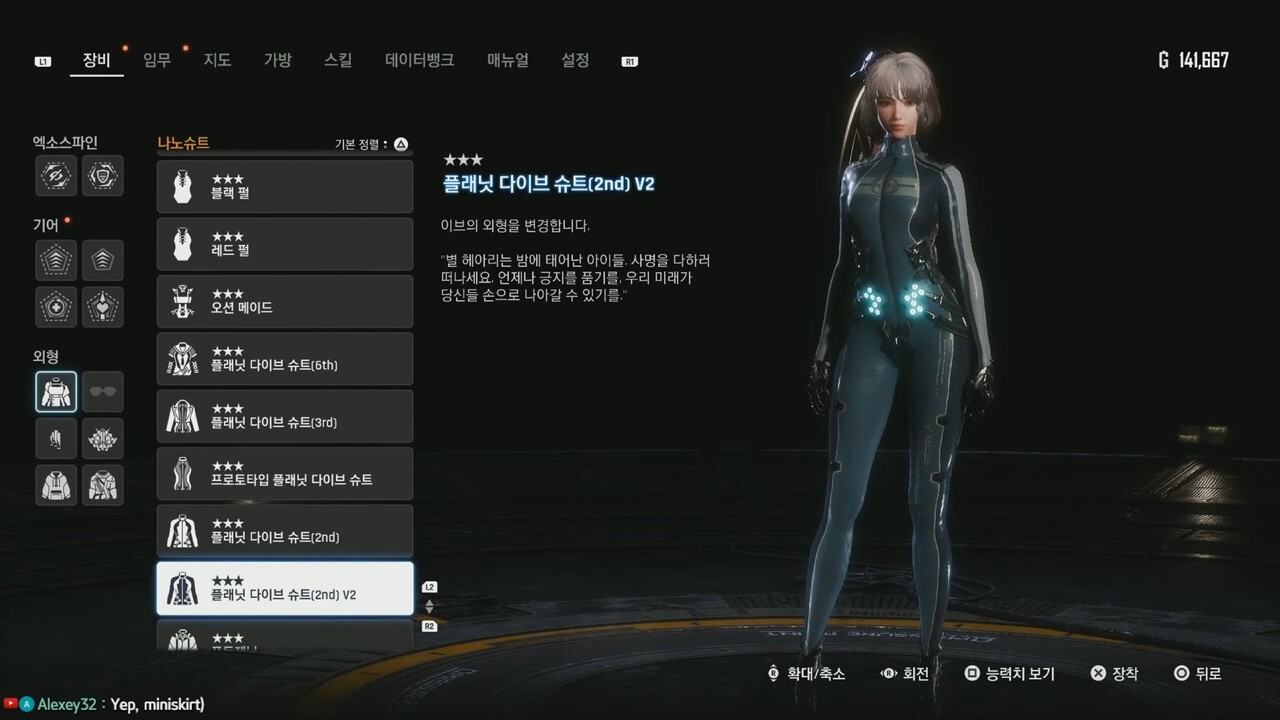The image size is (1280, 720).
Task: Select the equipped 블랙 펄 suit
Action: (285, 186)
